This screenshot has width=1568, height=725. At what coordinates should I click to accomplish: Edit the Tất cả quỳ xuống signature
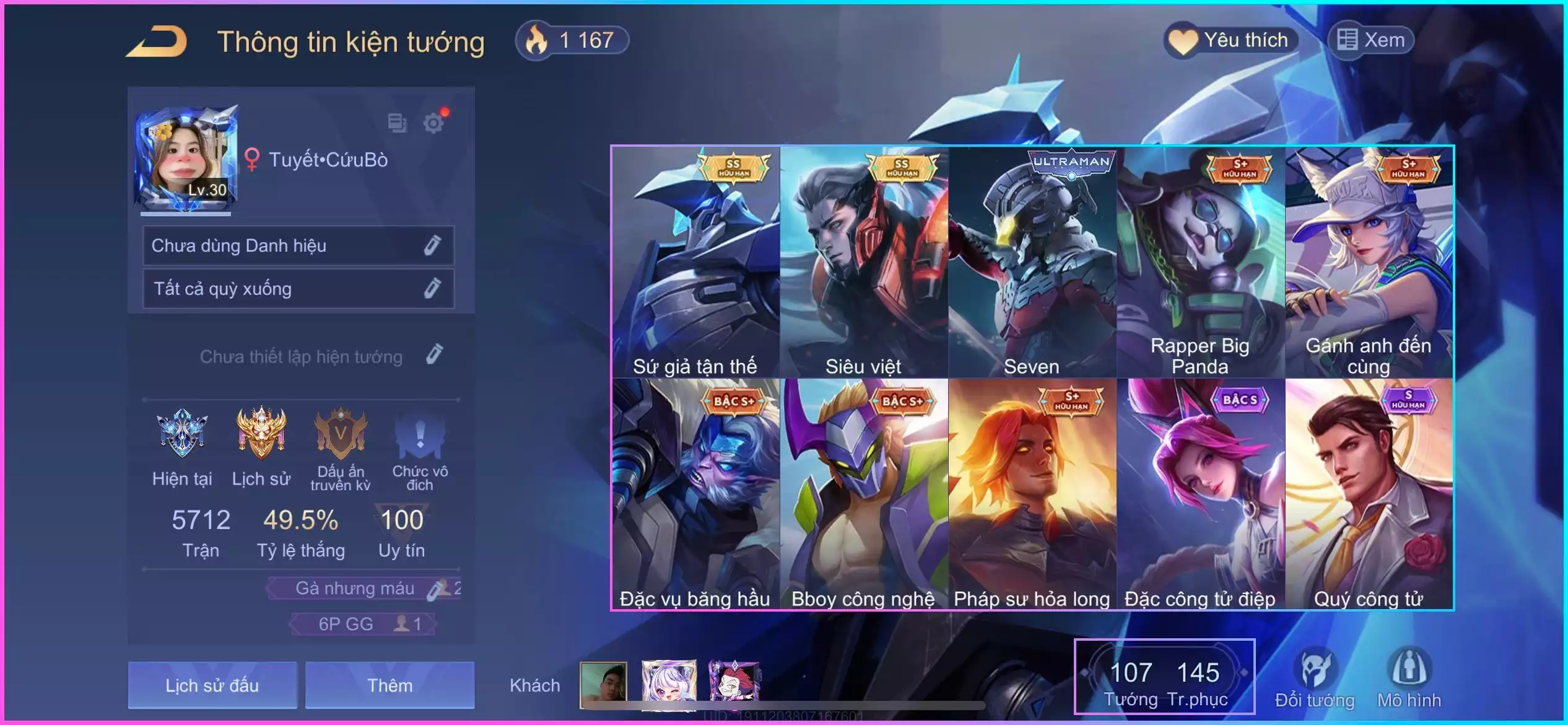pyautogui.click(x=432, y=288)
